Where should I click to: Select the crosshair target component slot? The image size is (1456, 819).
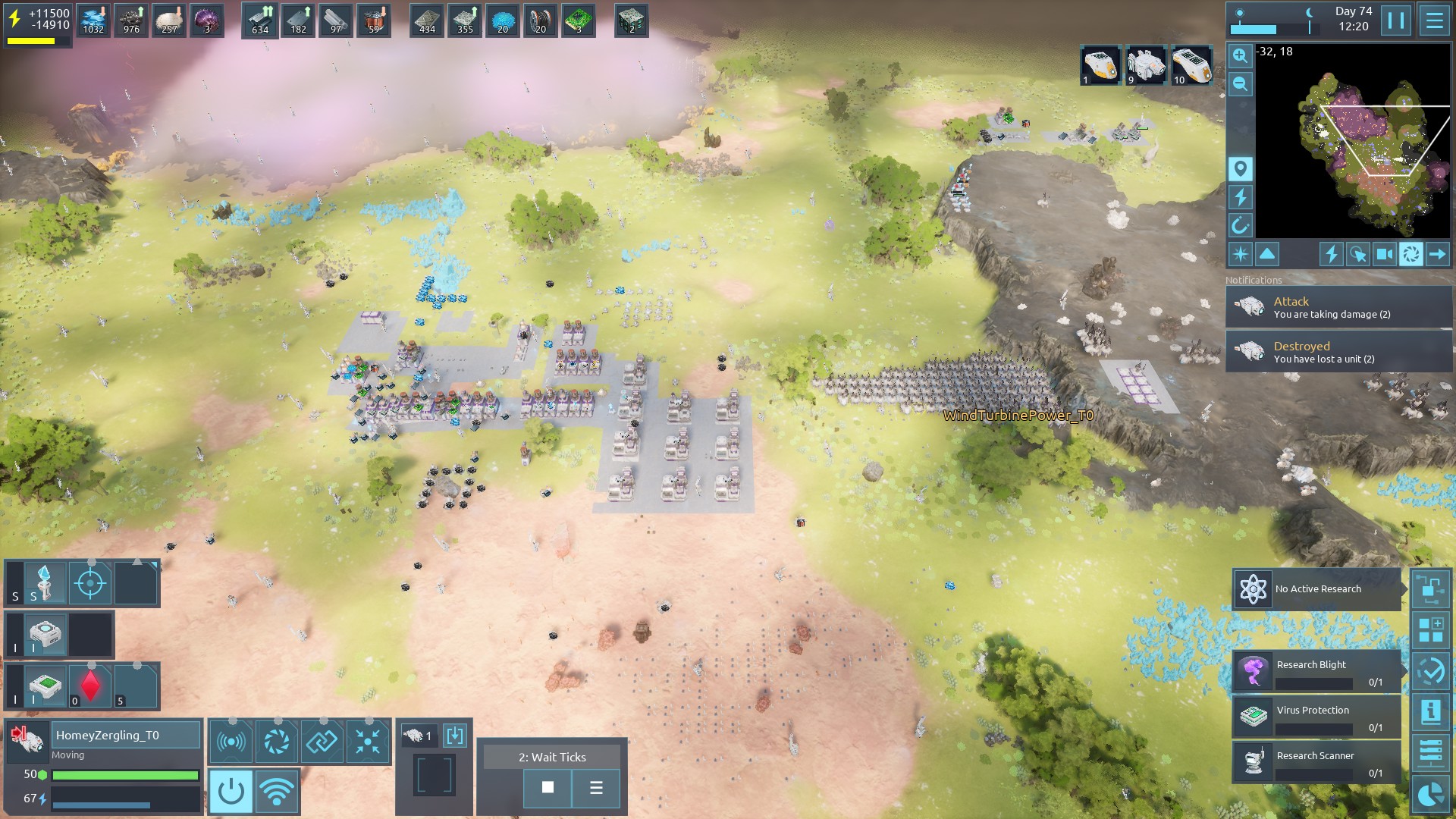point(91,583)
